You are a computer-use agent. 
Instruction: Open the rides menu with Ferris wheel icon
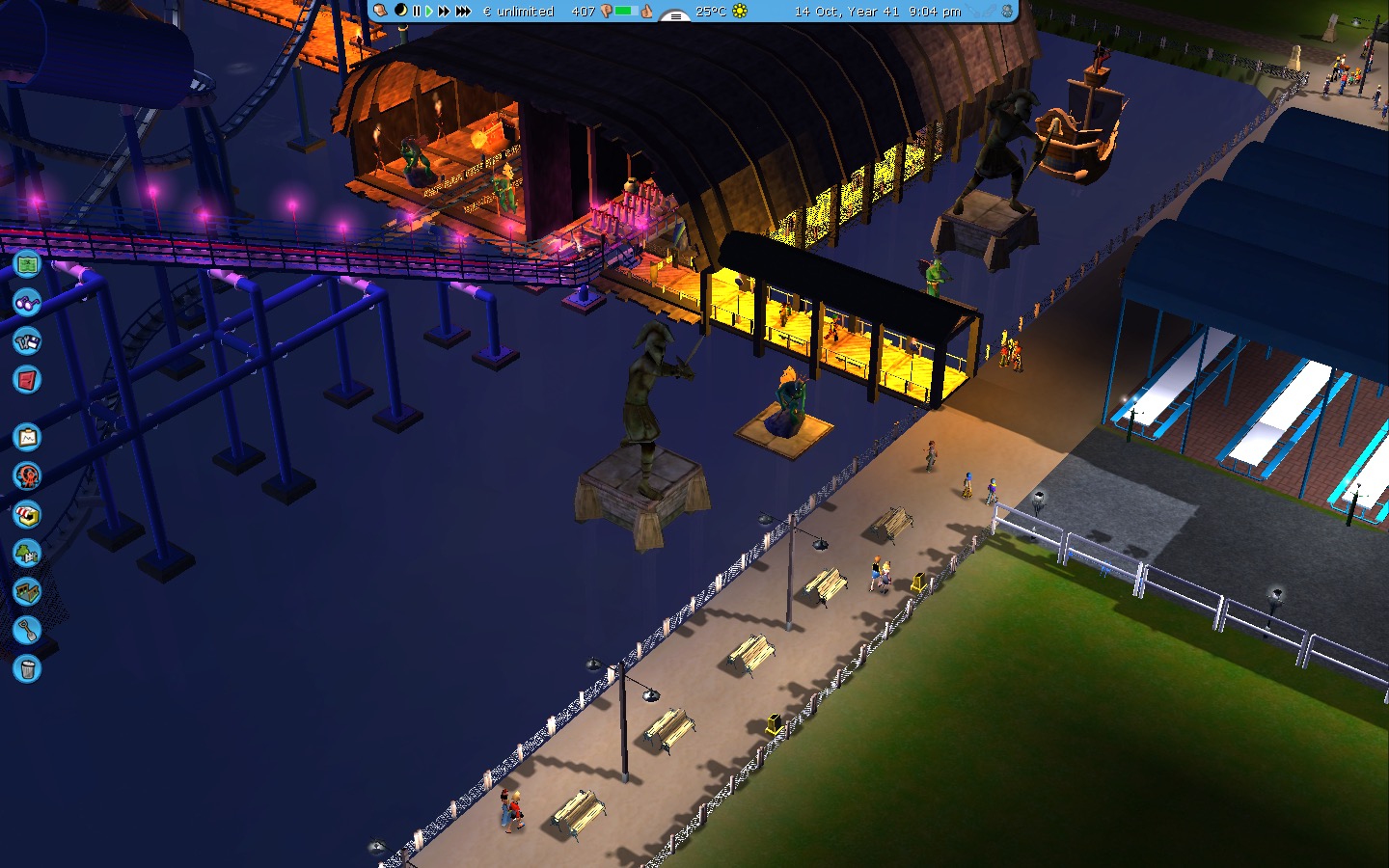click(27, 475)
